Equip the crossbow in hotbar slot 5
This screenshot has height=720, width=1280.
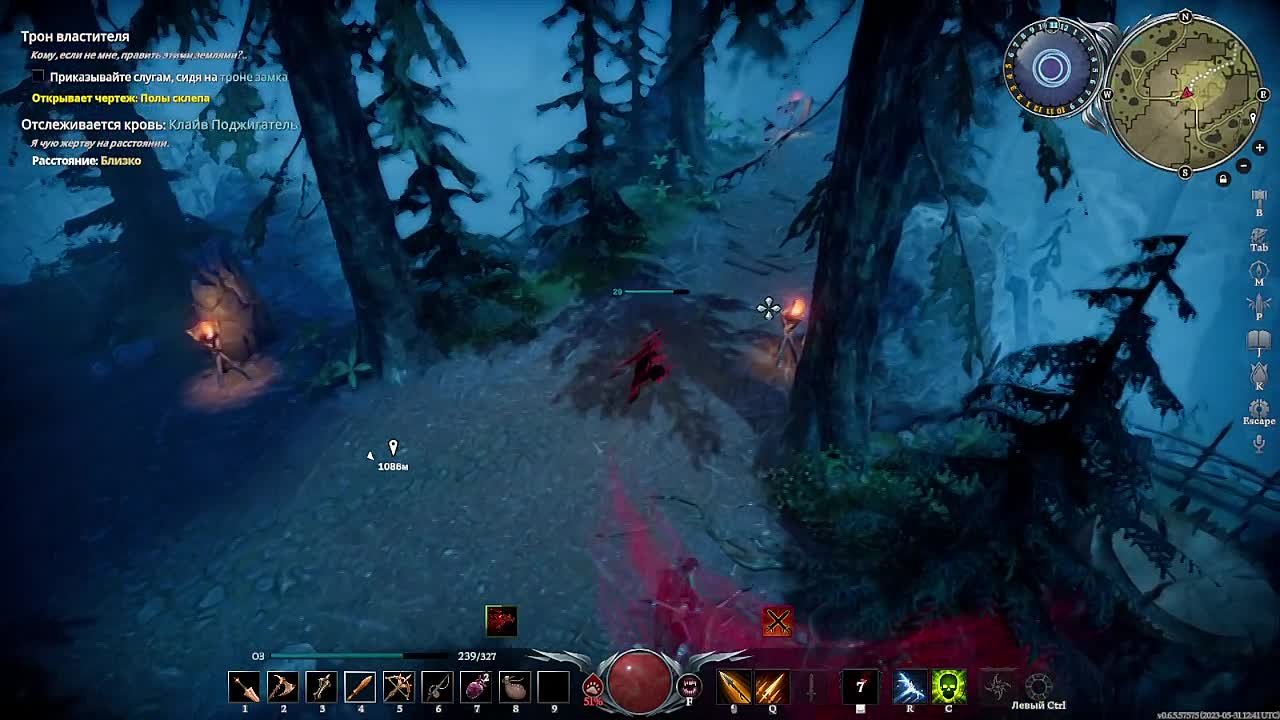[x=398, y=687]
